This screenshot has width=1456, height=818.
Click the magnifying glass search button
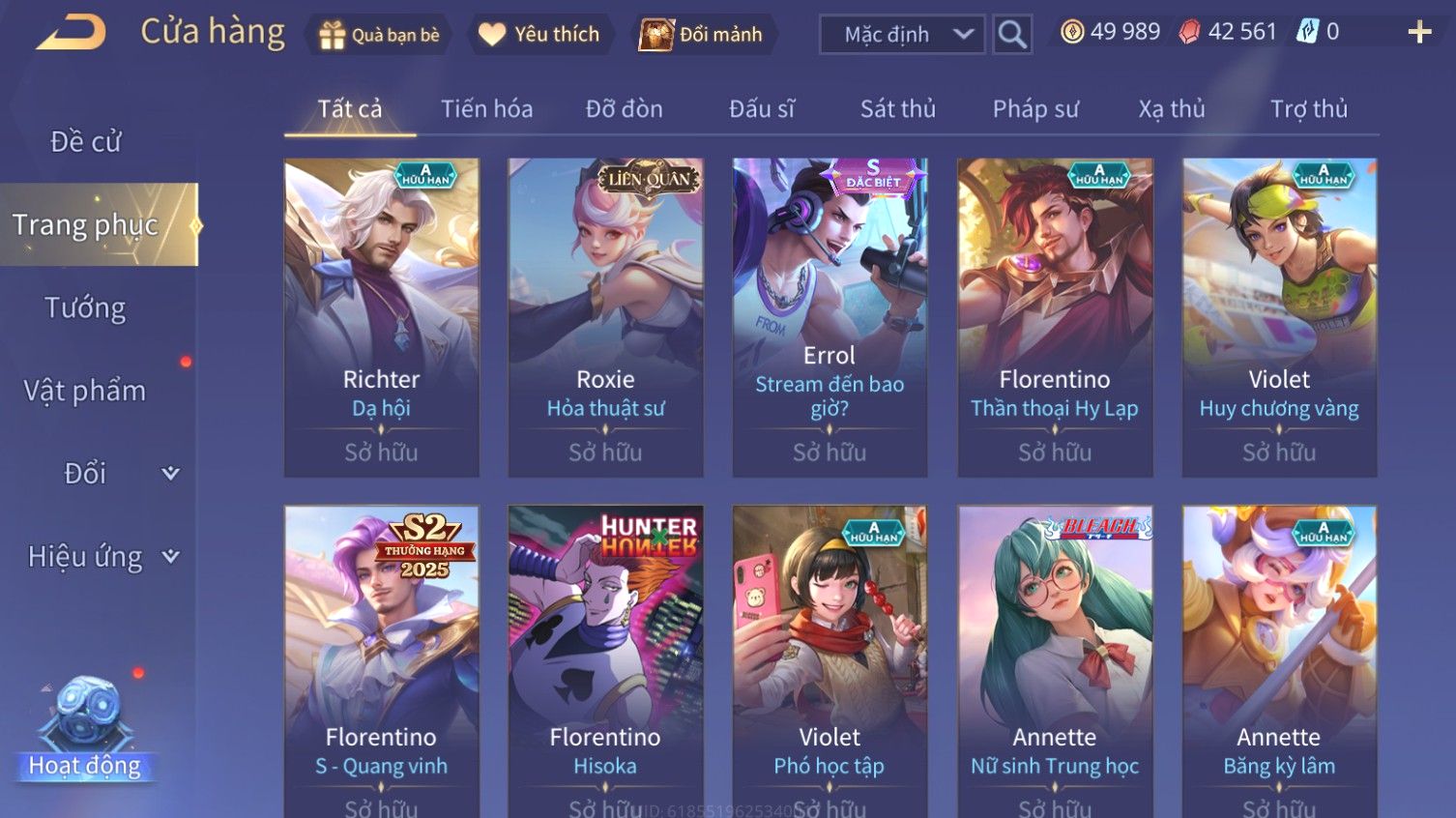(1012, 35)
